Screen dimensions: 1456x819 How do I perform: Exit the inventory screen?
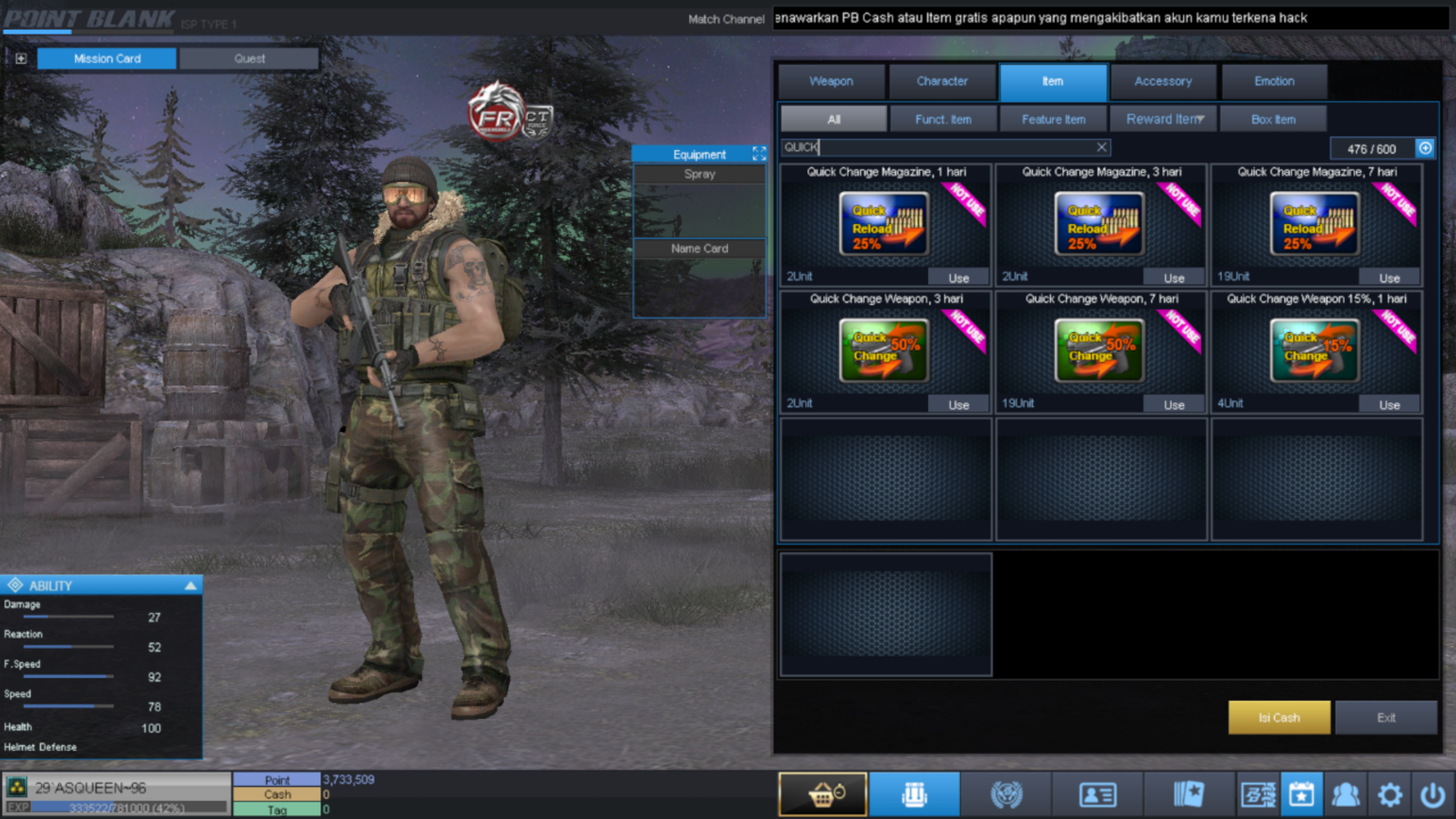[1386, 717]
